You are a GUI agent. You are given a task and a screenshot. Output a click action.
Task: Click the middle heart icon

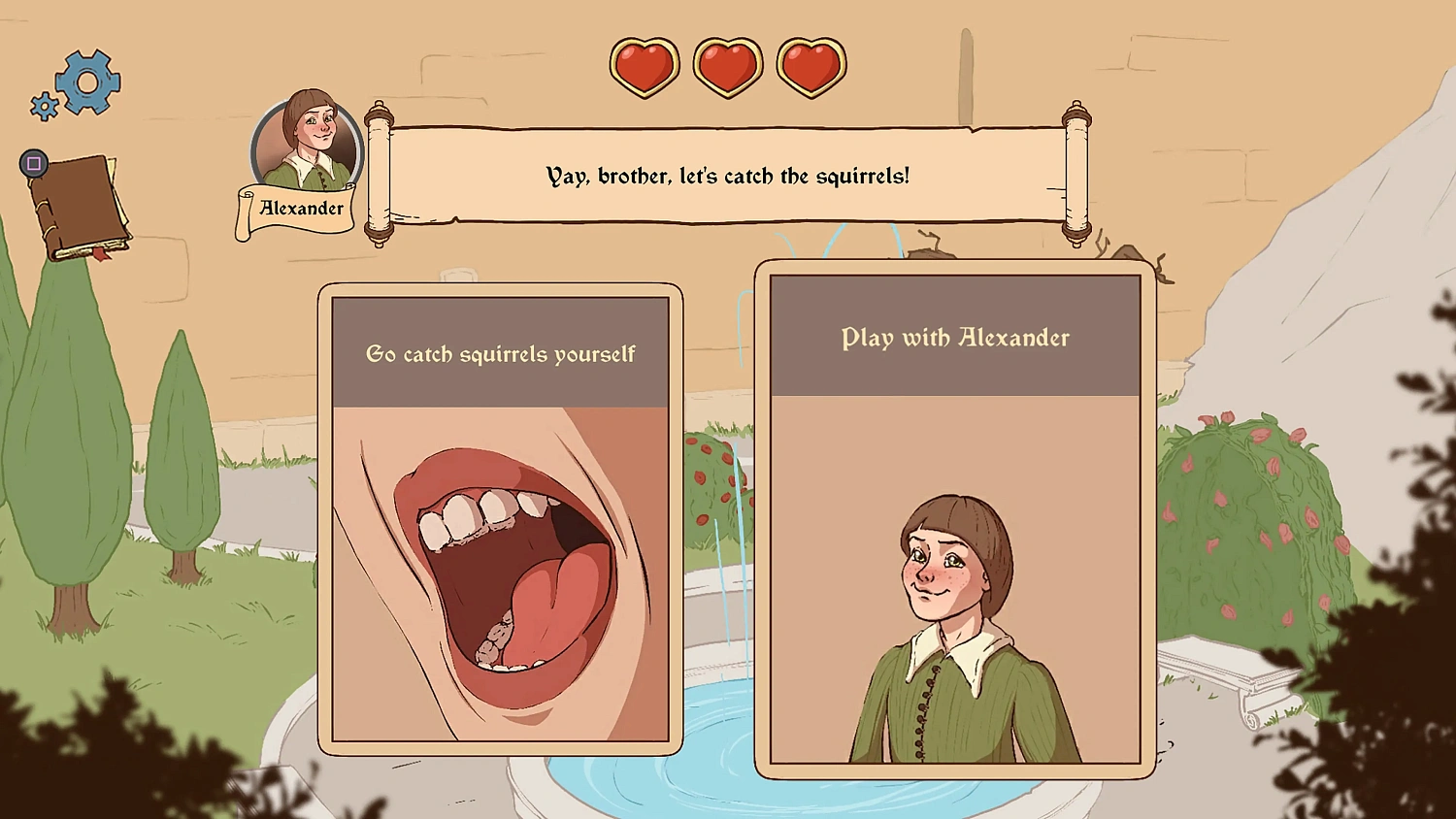click(727, 66)
